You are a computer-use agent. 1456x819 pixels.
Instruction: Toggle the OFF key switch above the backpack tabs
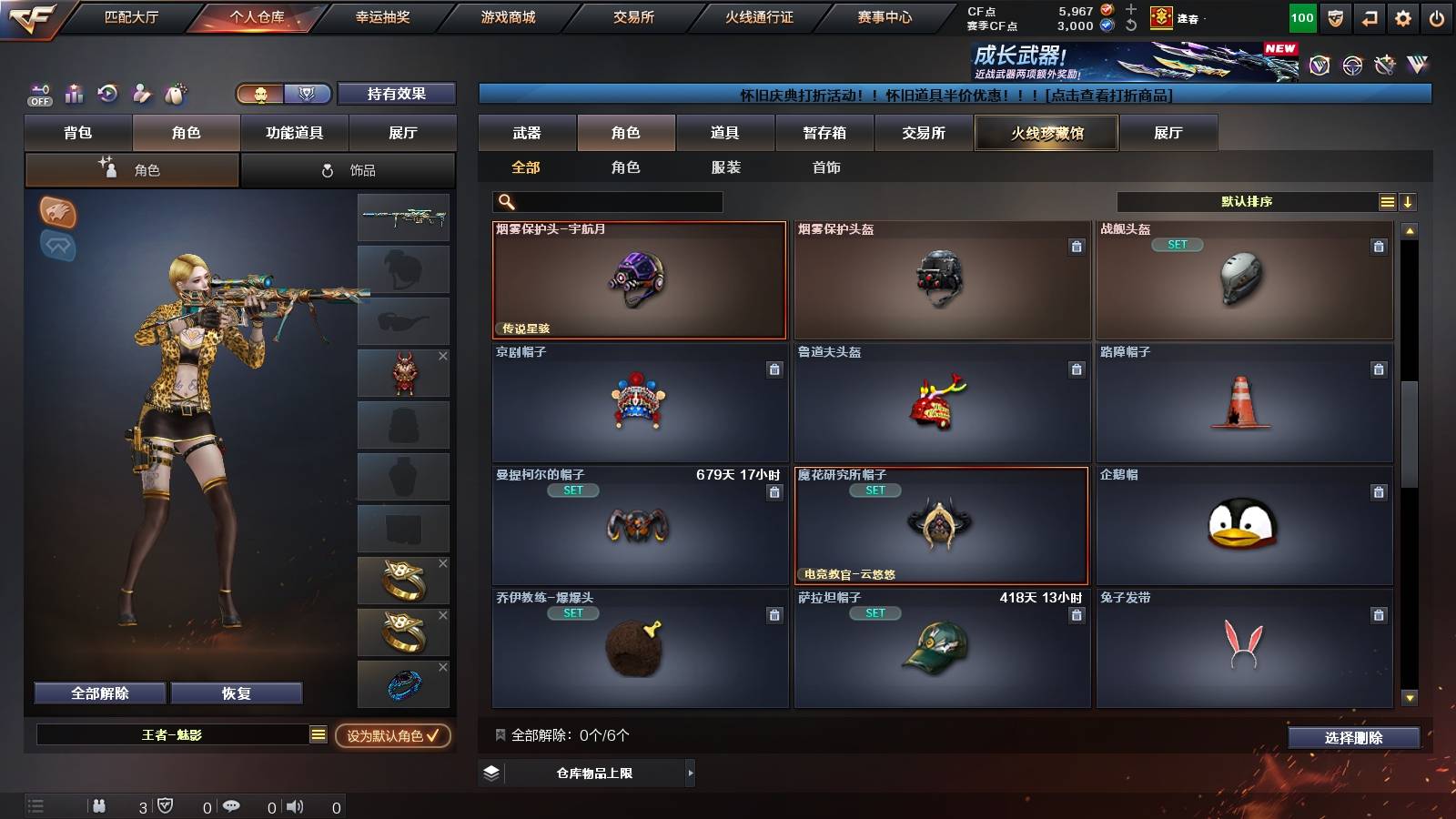coord(38,94)
